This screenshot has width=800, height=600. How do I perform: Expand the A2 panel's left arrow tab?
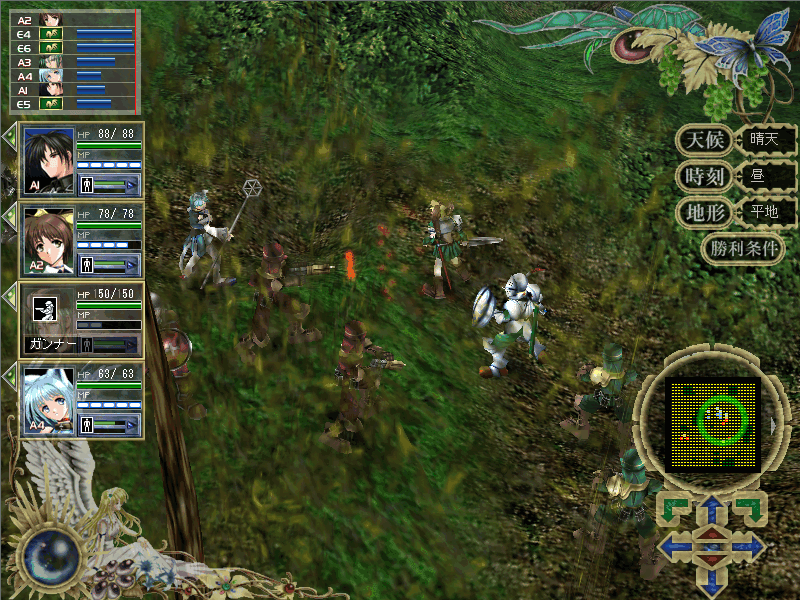10,216
